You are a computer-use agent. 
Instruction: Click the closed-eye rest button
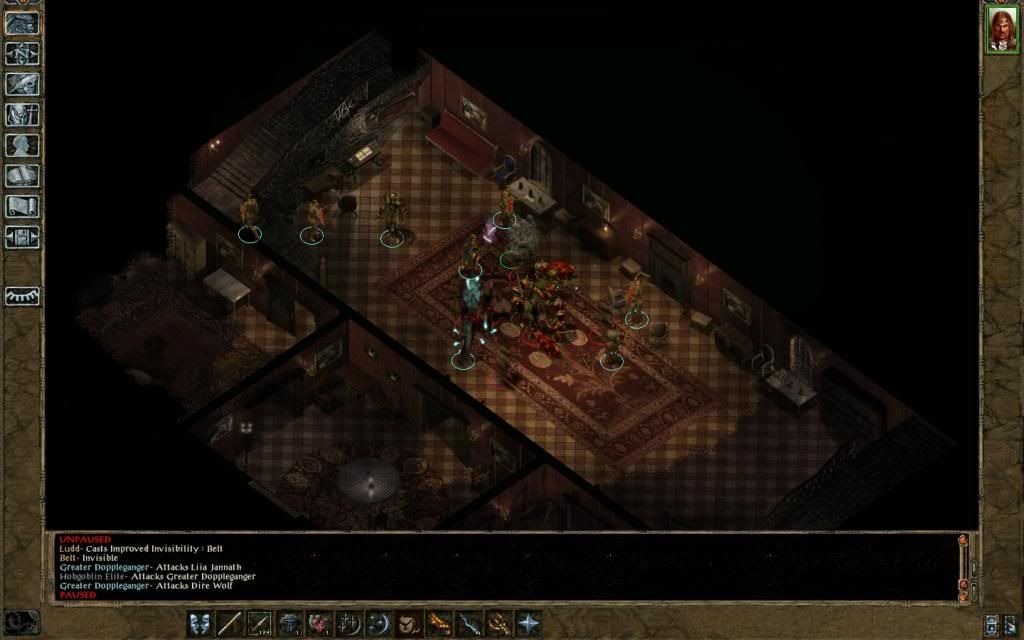pyautogui.click(x=22, y=296)
